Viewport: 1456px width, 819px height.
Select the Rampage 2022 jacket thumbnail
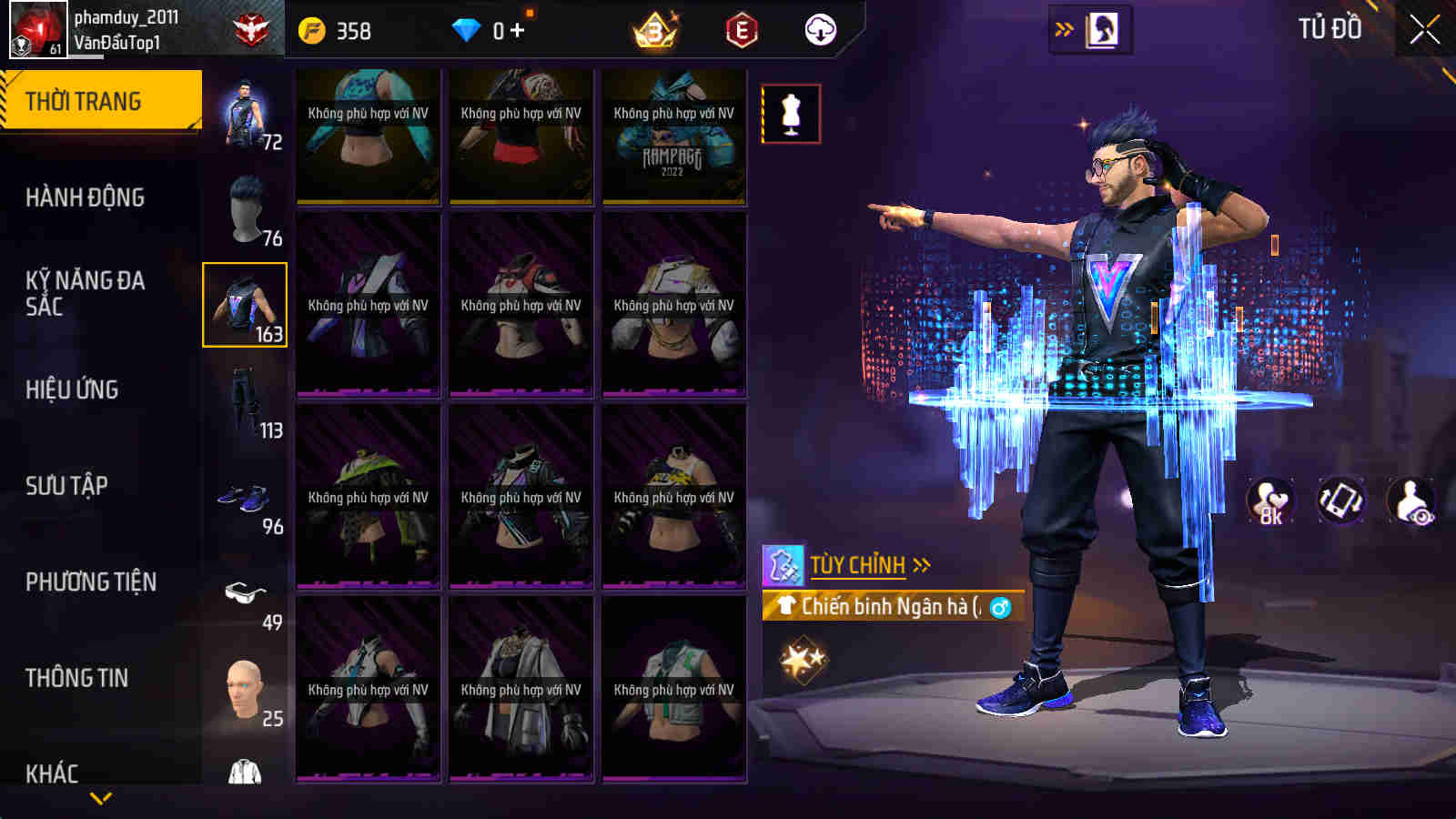pos(673,135)
